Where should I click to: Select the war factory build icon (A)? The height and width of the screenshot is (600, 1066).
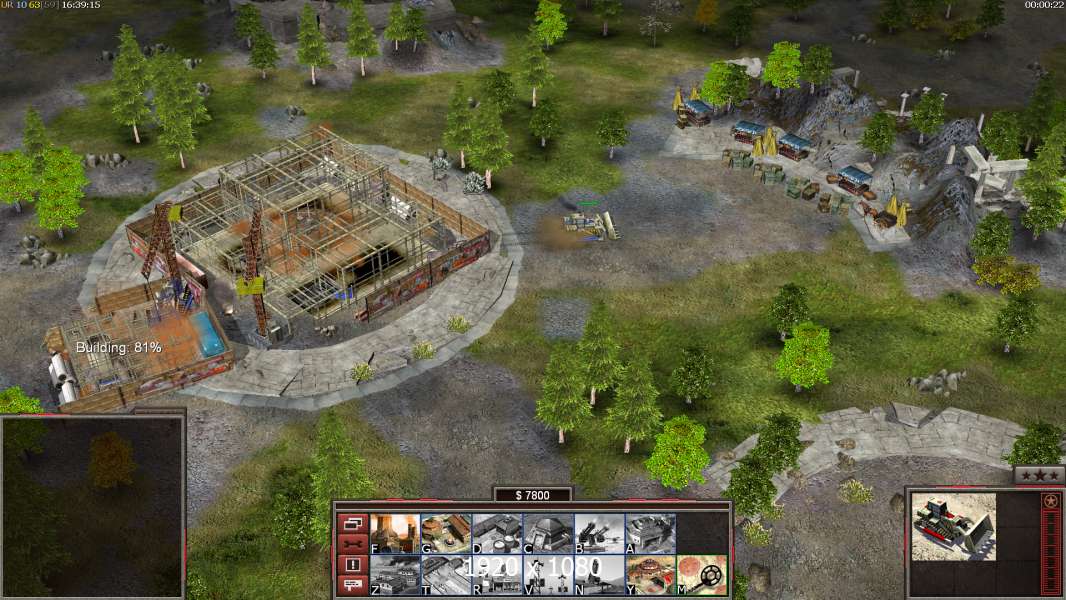[650, 533]
